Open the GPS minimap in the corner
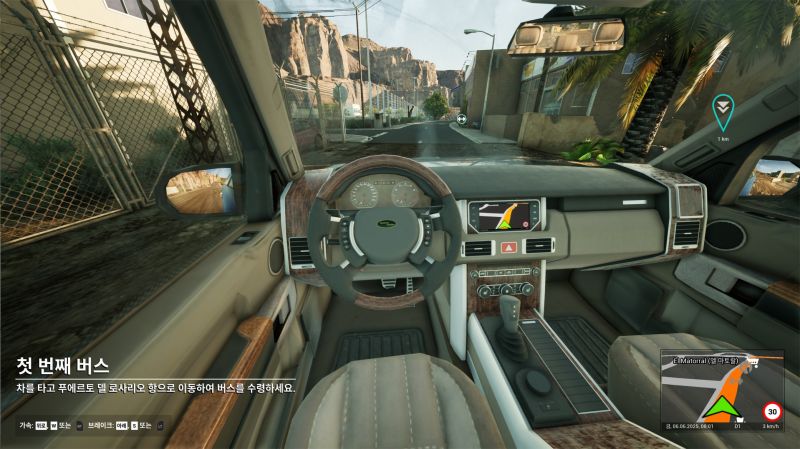 [721, 390]
